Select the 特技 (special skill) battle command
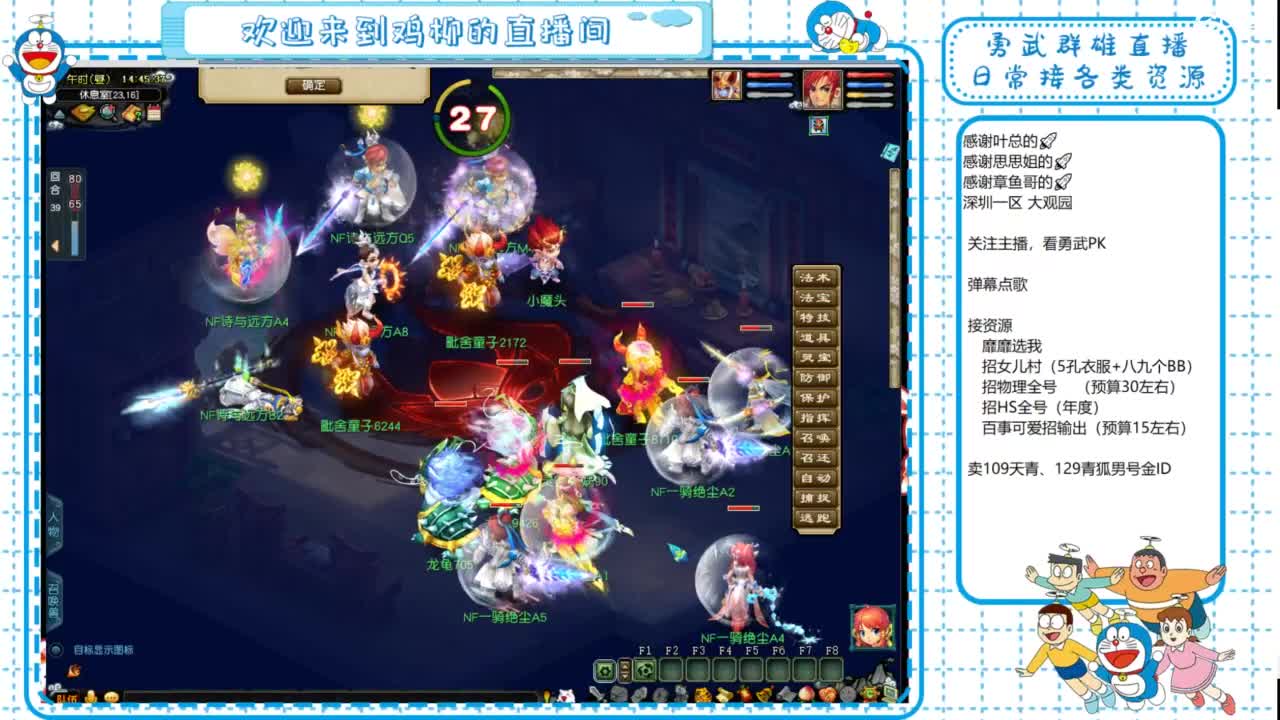Screen dimensions: 1280x720 coord(817,317)
